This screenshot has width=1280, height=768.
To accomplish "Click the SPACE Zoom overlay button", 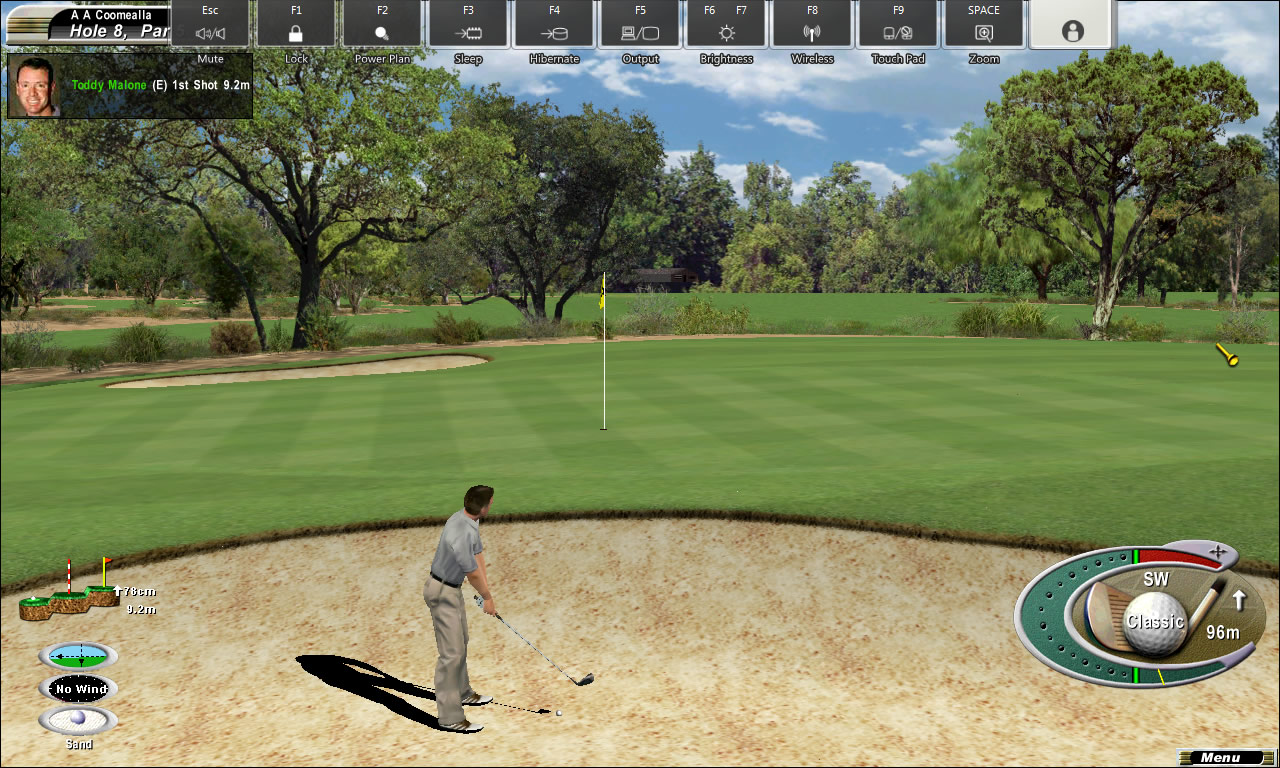I will pyautogui.click(x=984, y=24).
